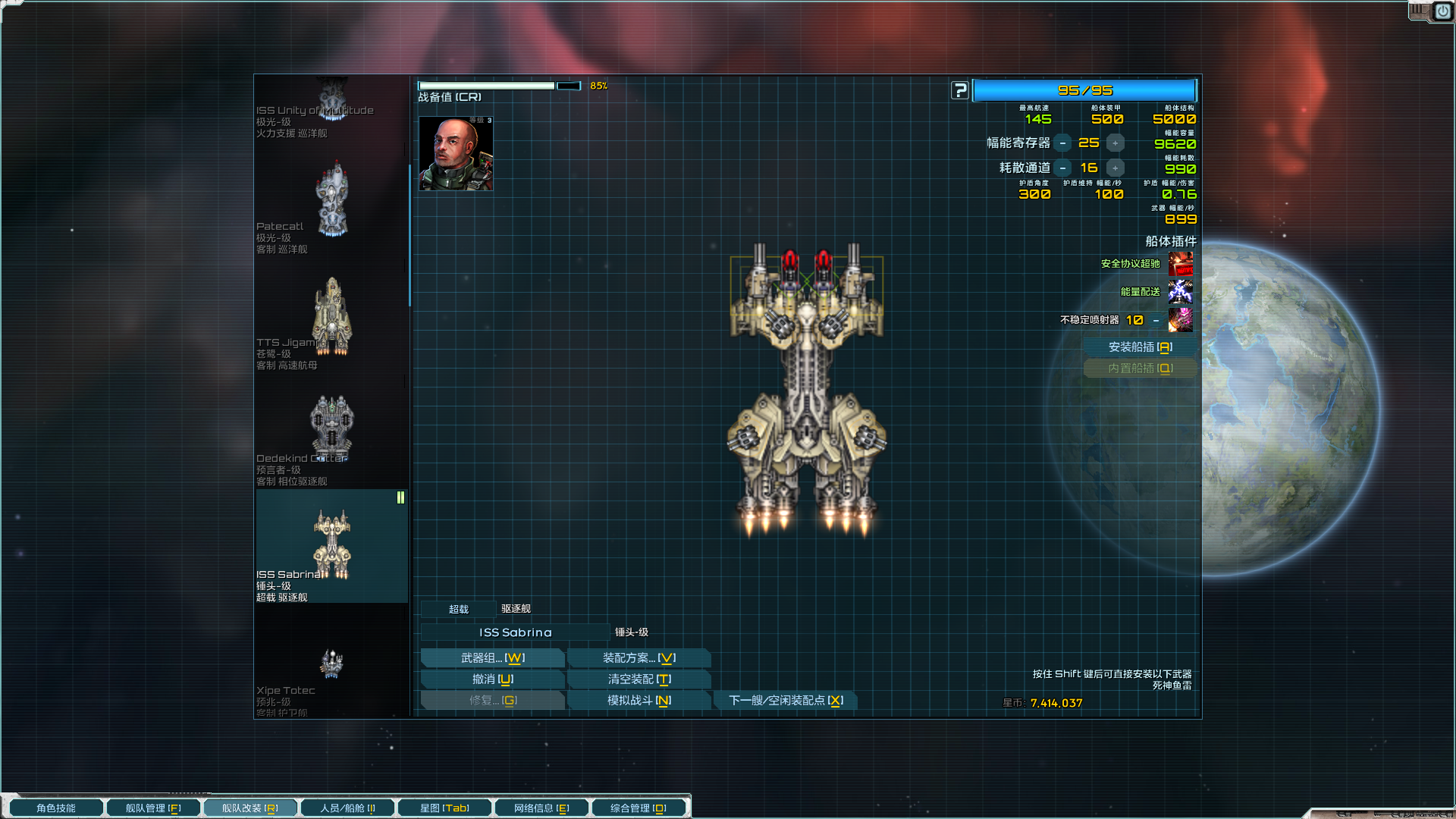
Task: Remove the 不稳定喷射器 hullmod icon
Action: click(1180, 320)
